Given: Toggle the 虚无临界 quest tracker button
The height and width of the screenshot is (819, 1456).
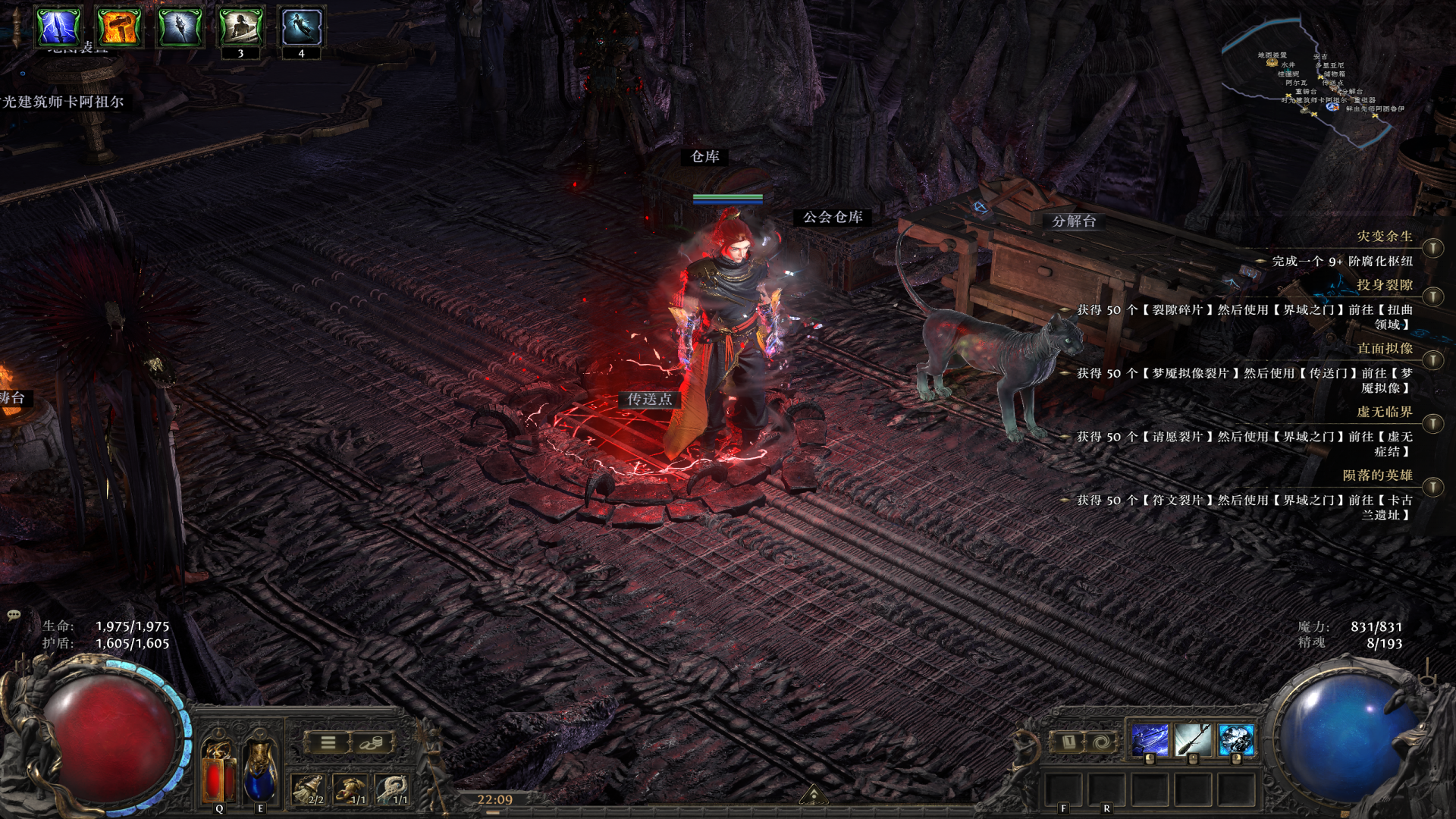Looking at the screenshot, I should pyautogui.click(x=1432, y=423).
